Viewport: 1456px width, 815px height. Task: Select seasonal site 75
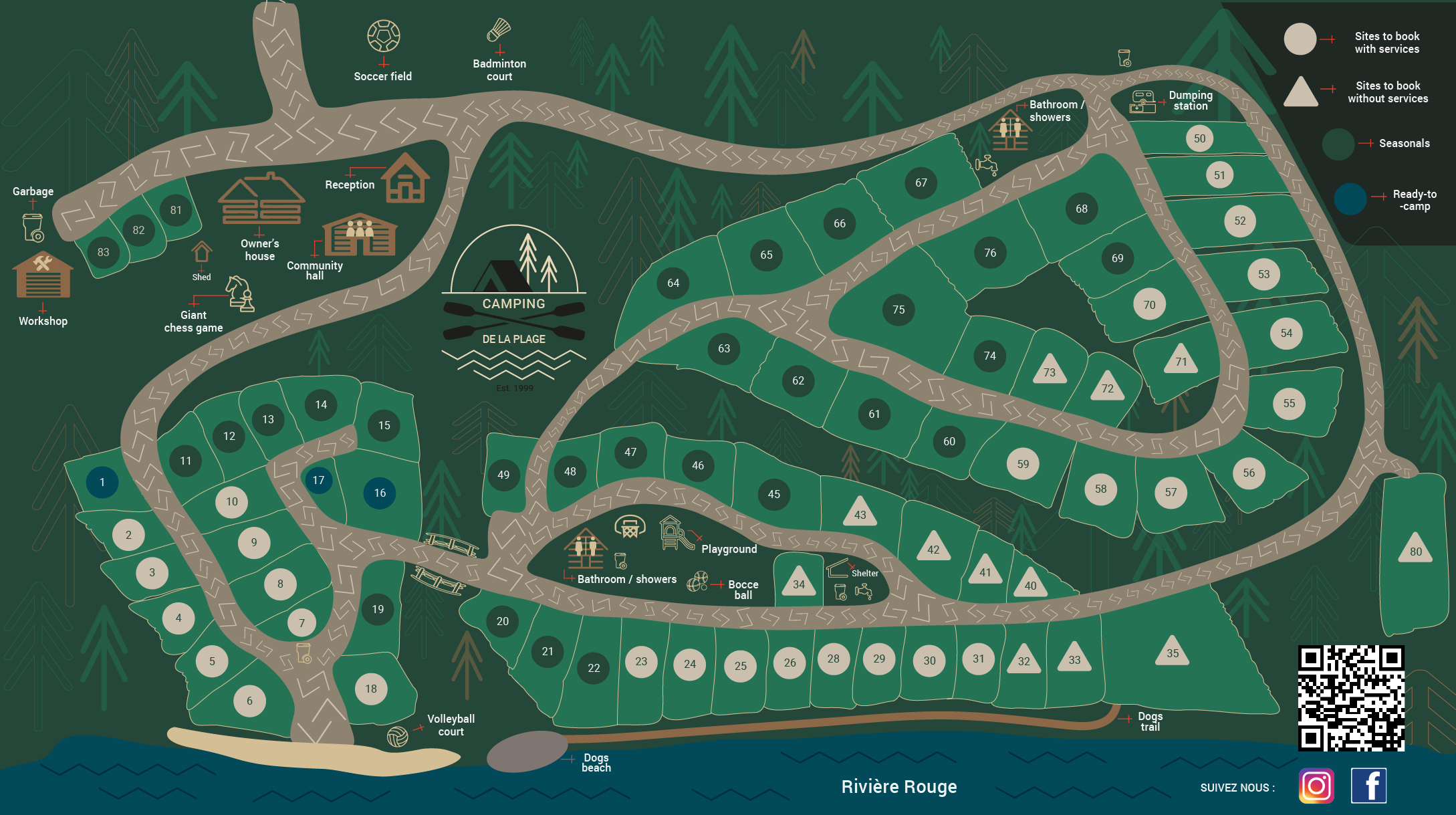pos(898,310)
